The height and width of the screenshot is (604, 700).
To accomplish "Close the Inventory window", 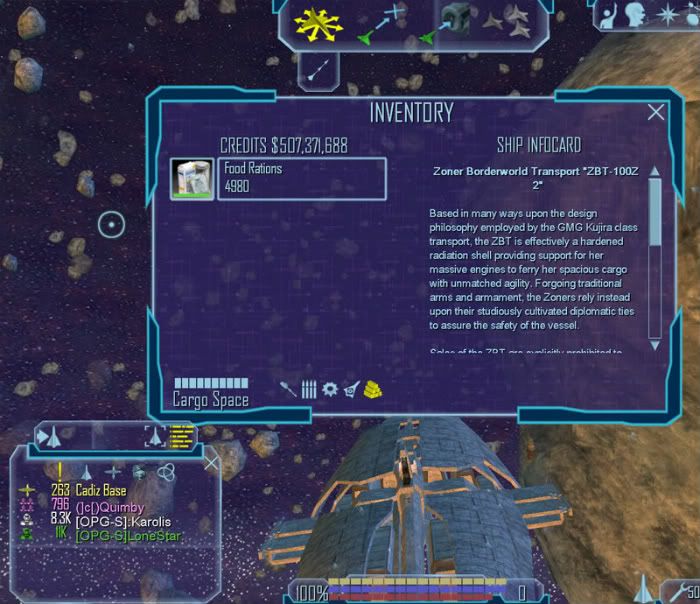I will point(656,112).
